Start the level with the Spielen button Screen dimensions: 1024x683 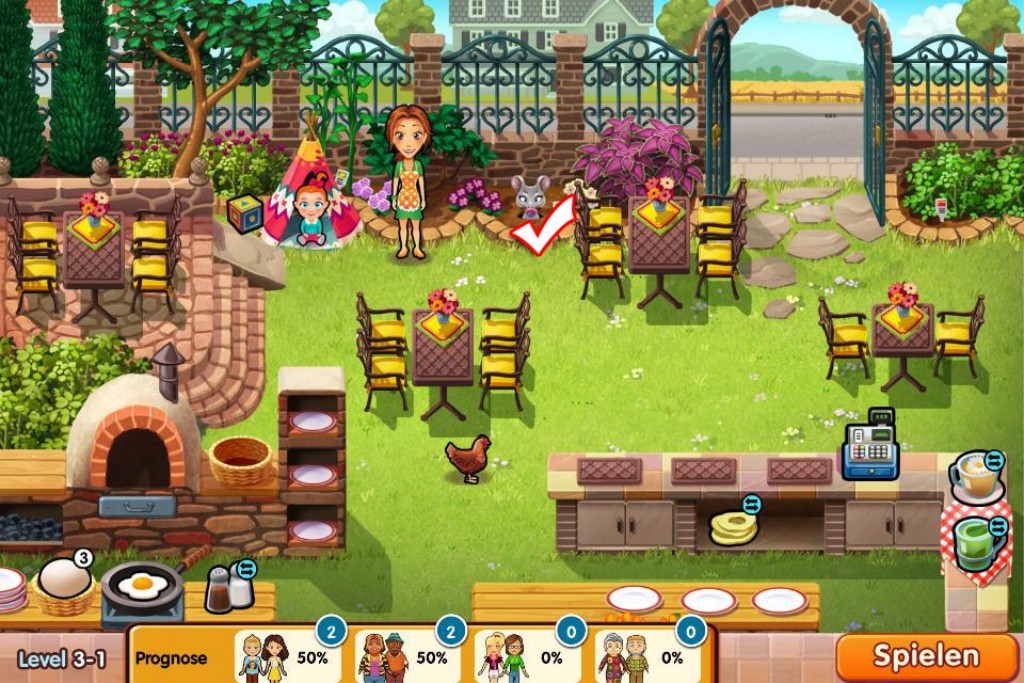926,657
